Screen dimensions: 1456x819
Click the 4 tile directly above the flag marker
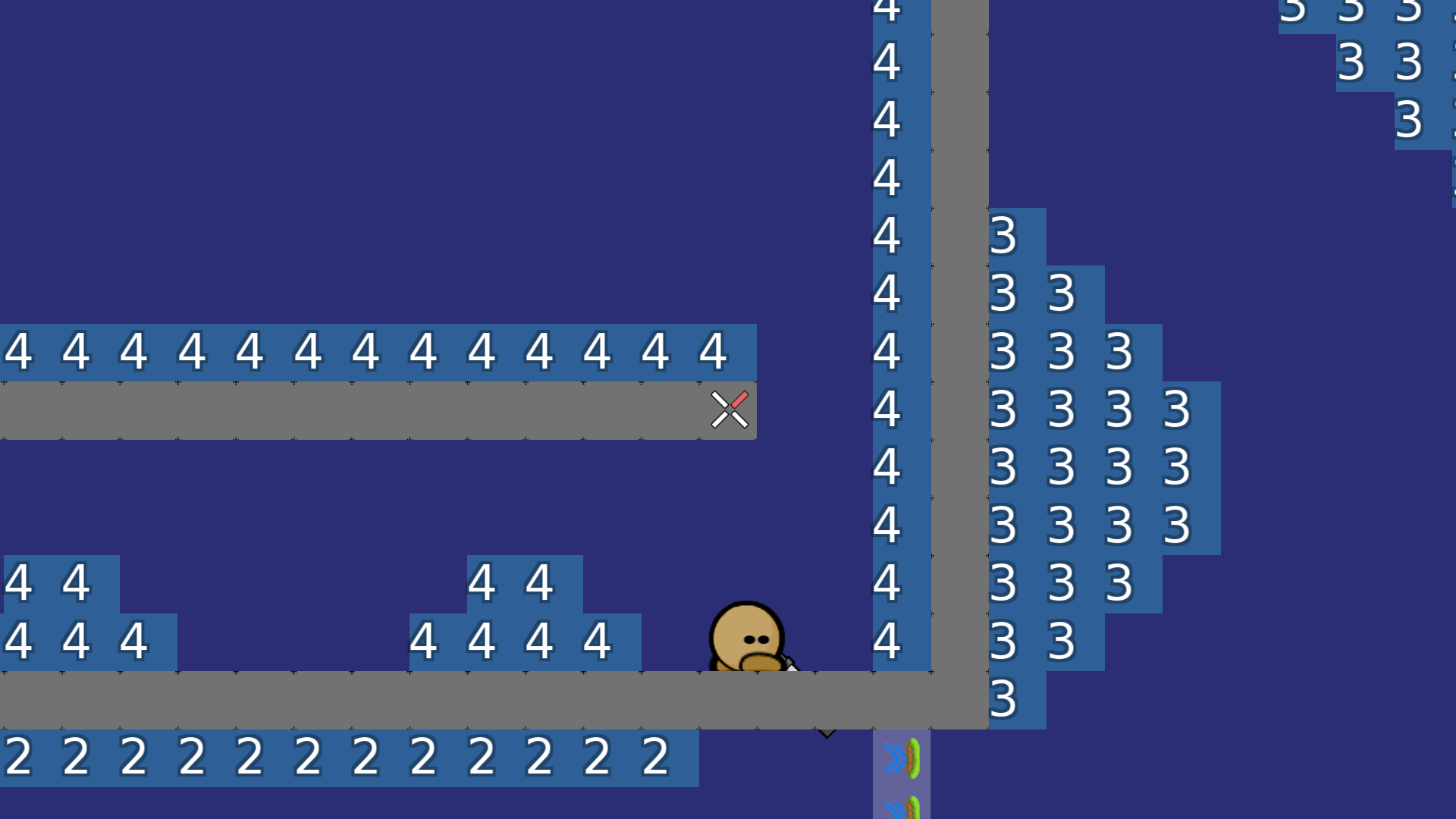click(x=711, y=351)
